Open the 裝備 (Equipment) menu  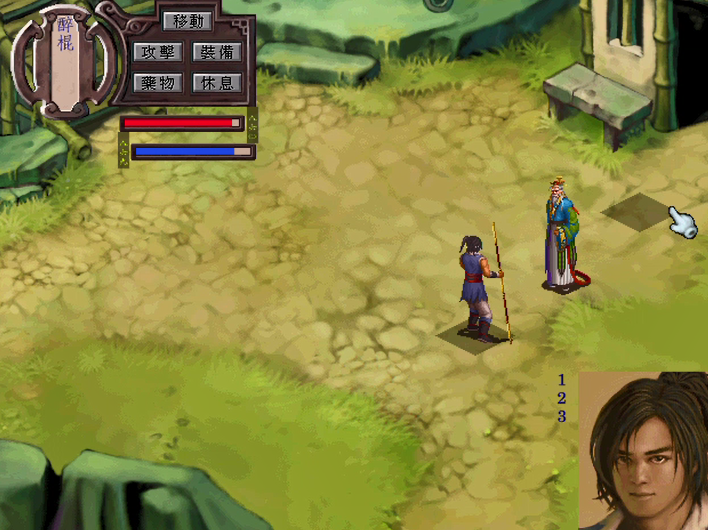click(x=217, y=52)
